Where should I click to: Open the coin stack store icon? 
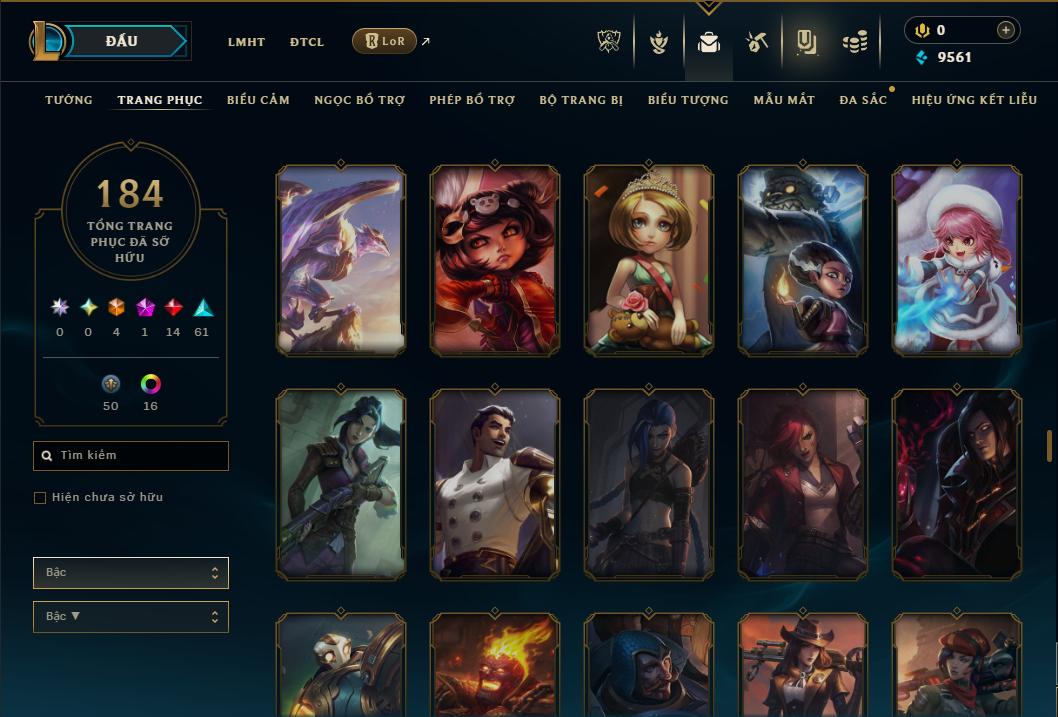[854, 42]
